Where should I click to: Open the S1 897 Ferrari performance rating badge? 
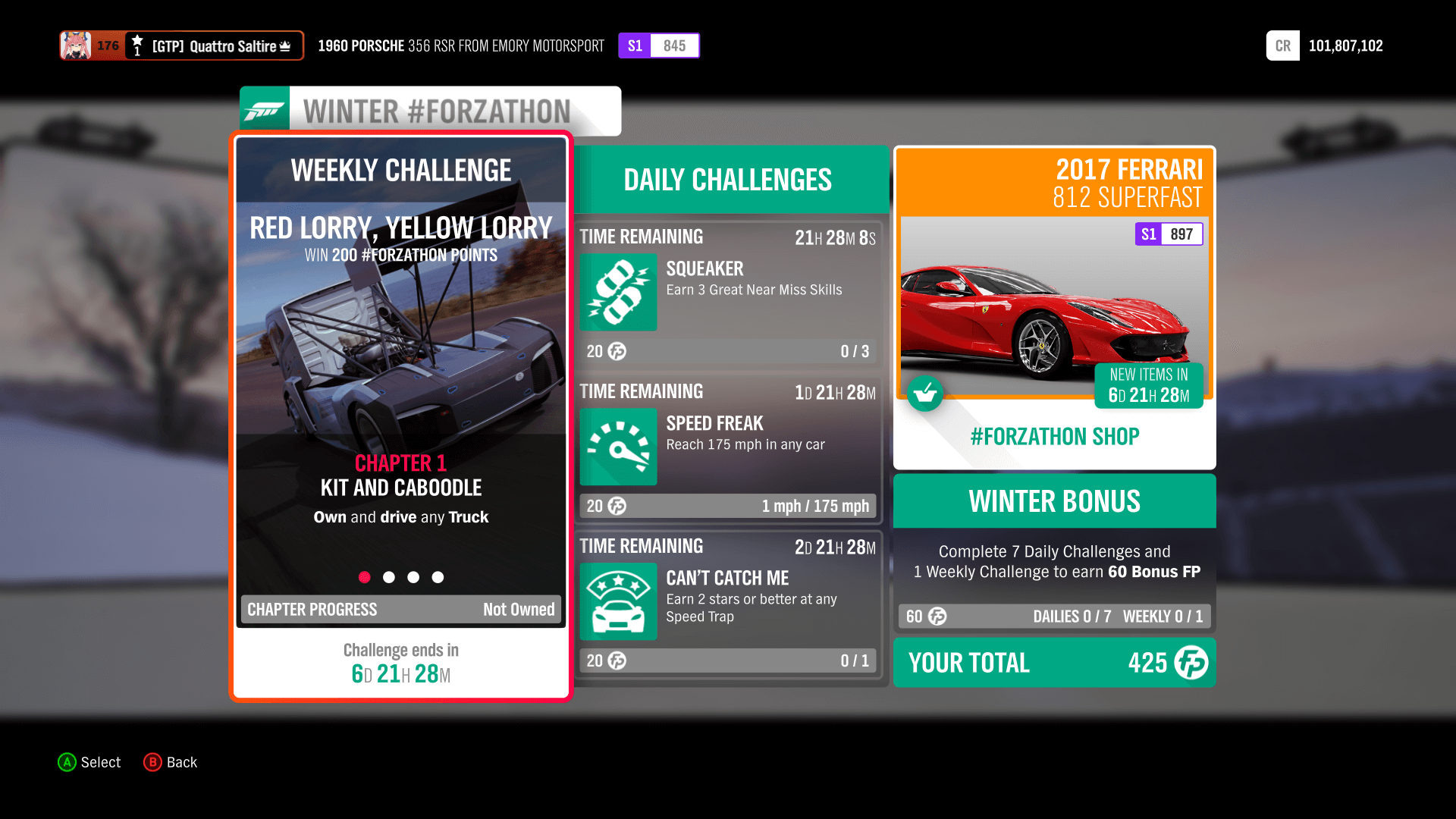pos(1168,234)
